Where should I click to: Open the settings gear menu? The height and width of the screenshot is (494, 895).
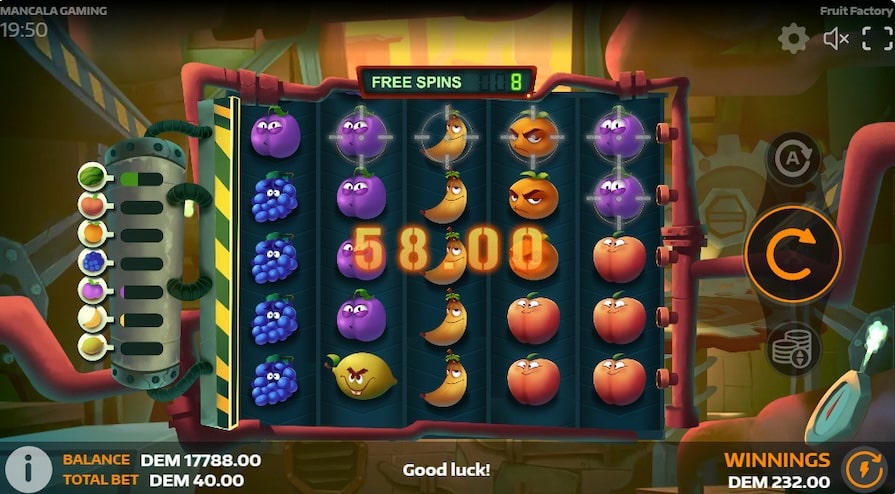click(793, 39)
